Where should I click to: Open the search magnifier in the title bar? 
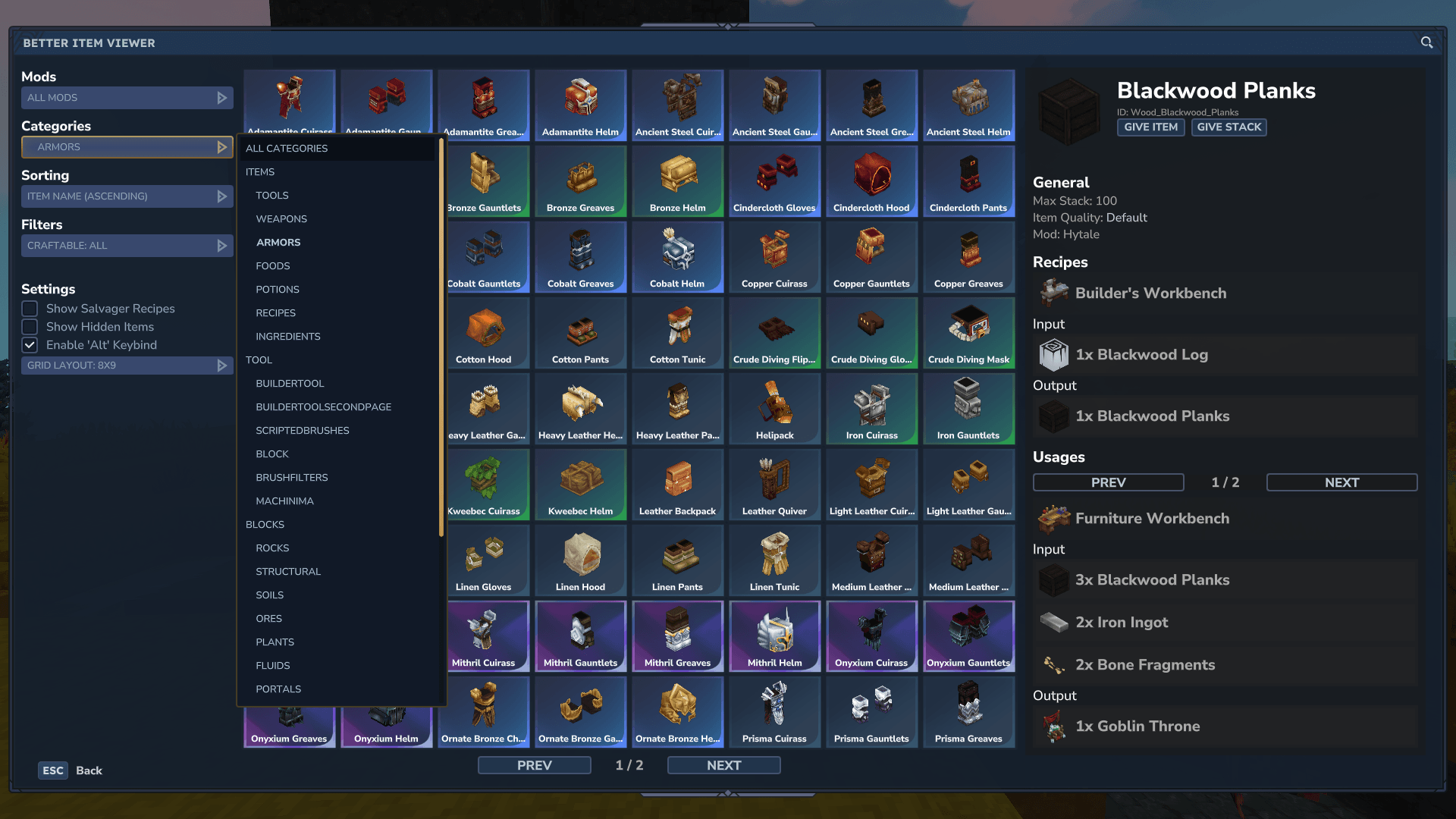tap(1426, 43)
